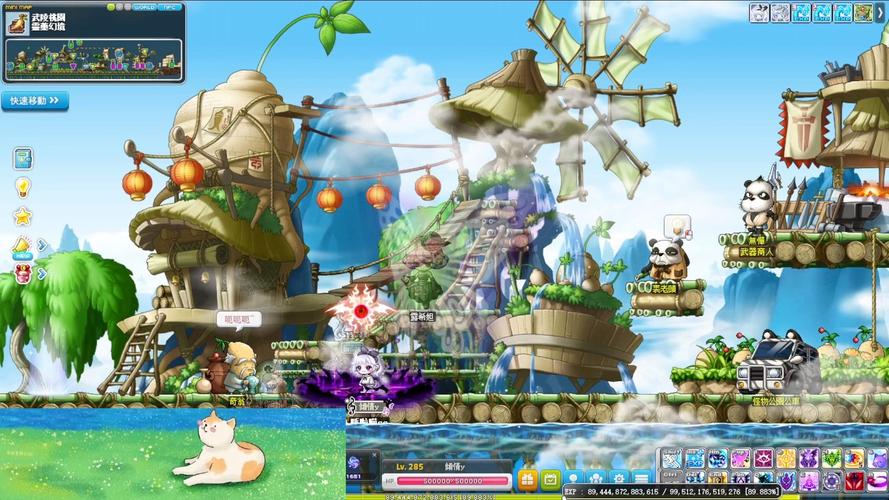This screenshot has width=889, height=500.
Task: Click the lightbulb hint icon
Action: [x=22, y=187]
